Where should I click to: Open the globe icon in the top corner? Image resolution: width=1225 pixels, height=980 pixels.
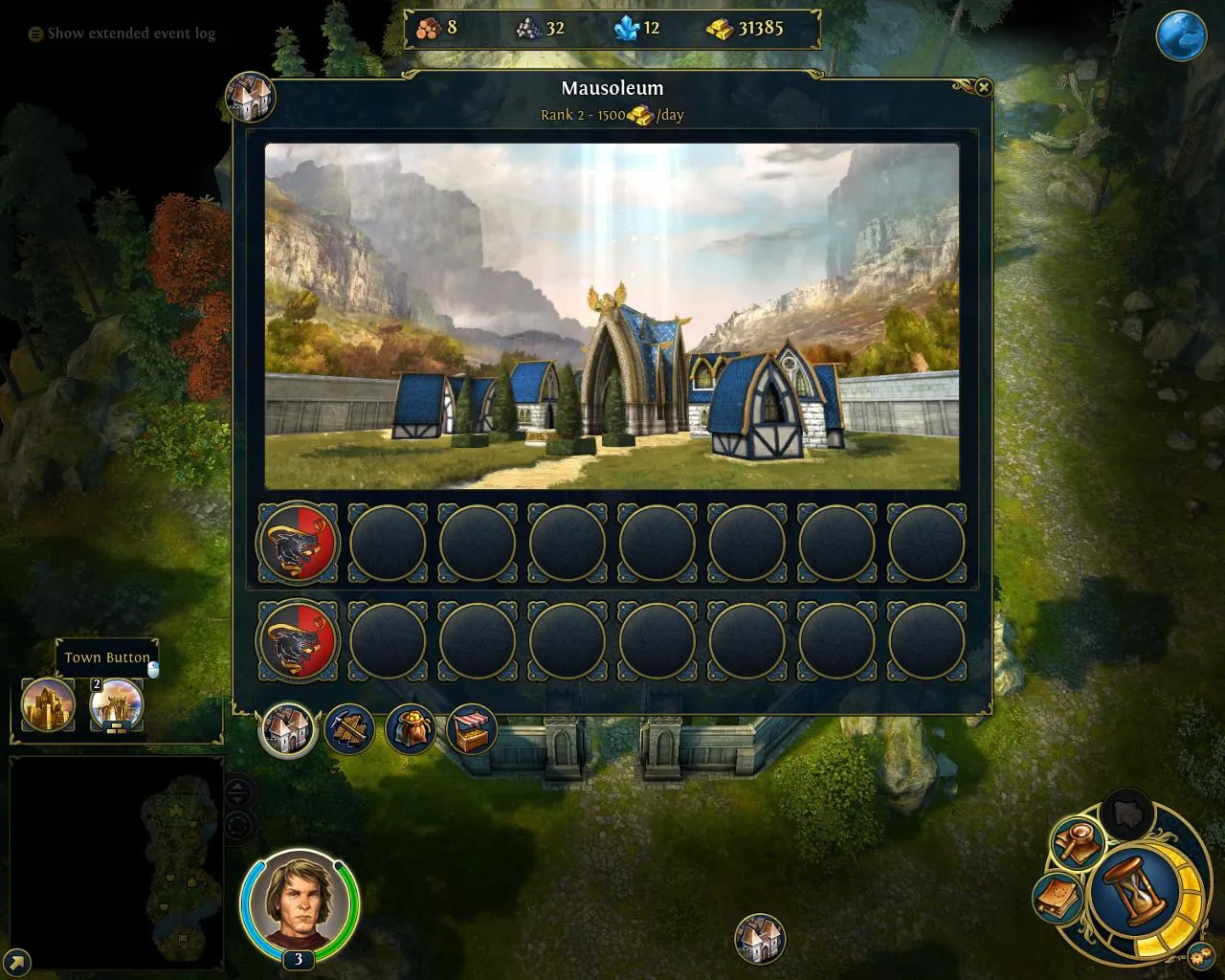click(1180, 36)
